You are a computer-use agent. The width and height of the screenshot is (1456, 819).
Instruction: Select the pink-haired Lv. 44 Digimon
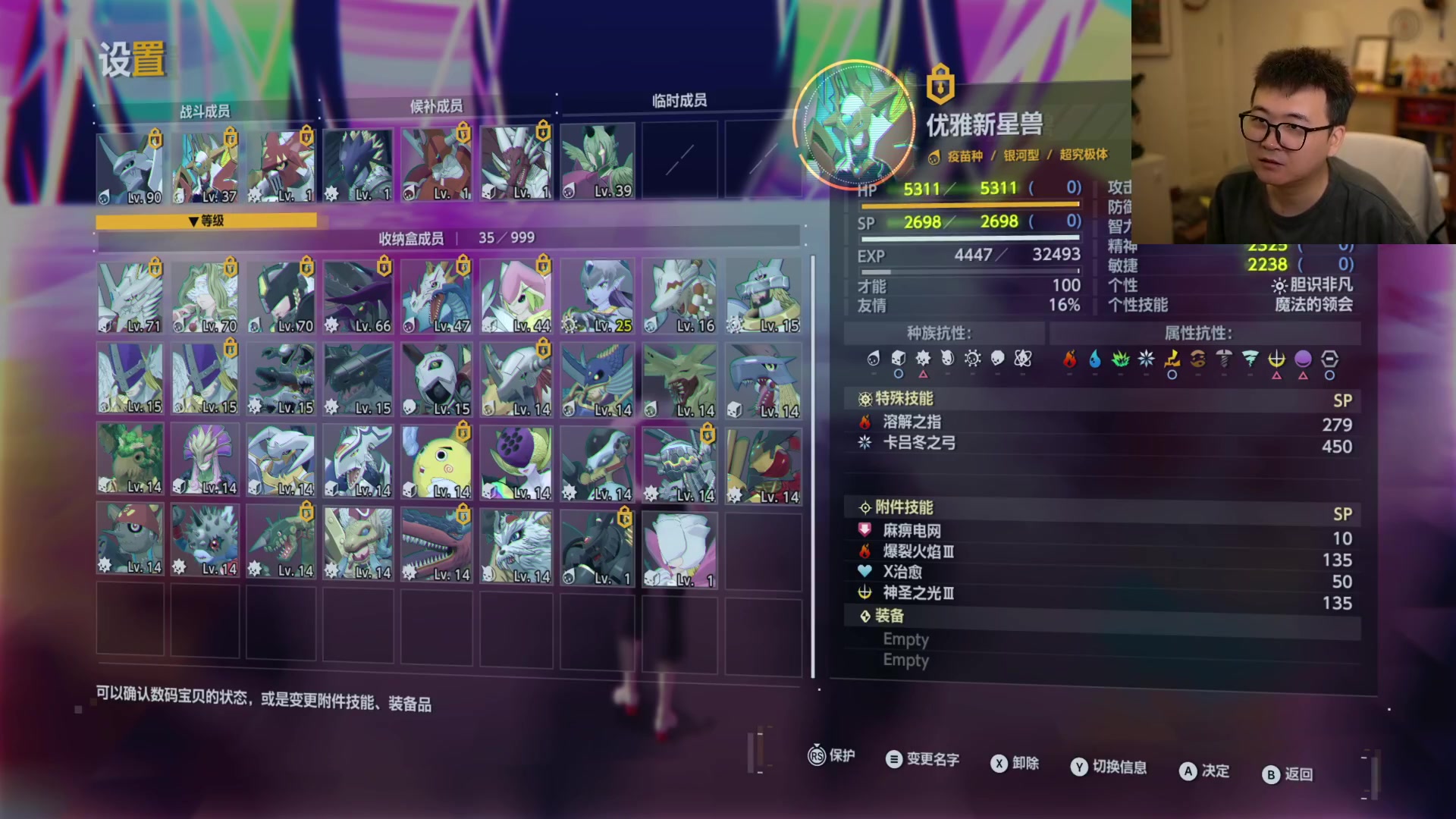click(x=516, y=297)
